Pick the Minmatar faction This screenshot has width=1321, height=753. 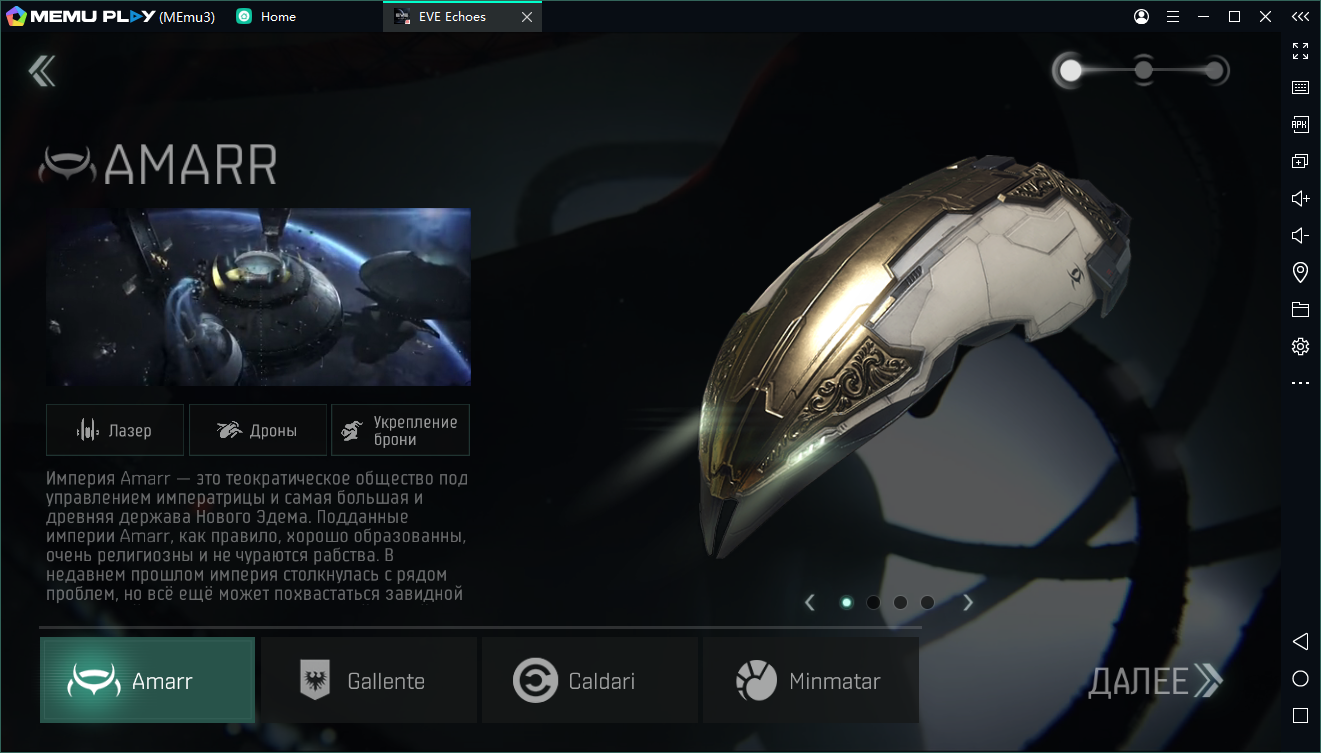click(x=810, y=681)
